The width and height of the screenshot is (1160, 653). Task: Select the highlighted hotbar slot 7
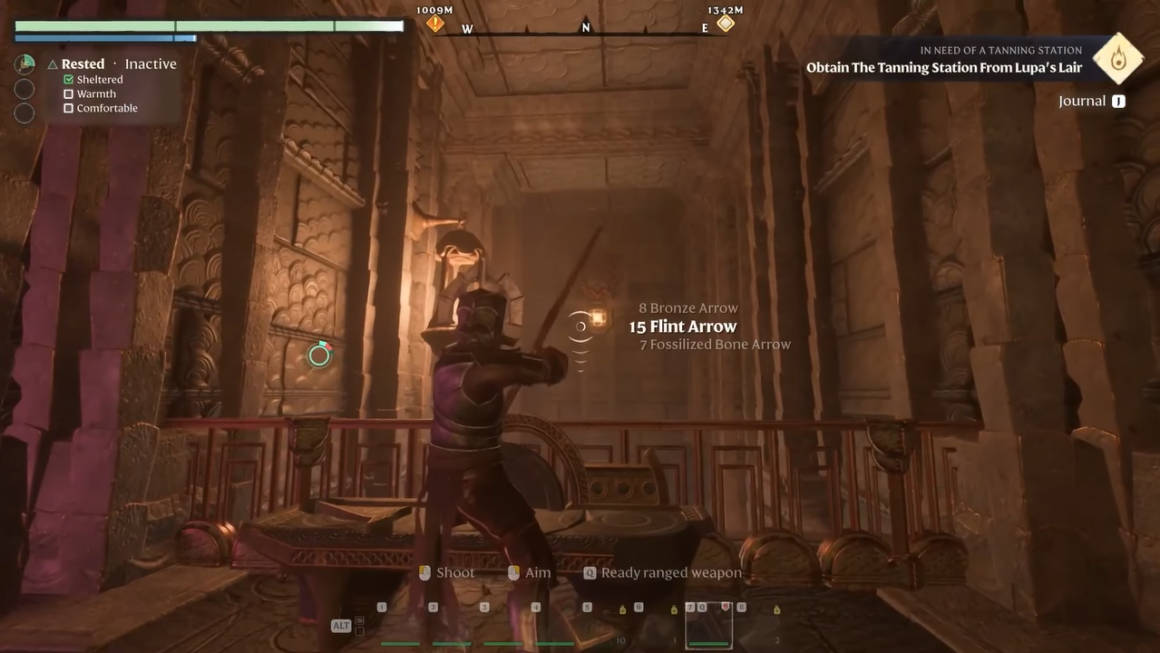point(708,627)
